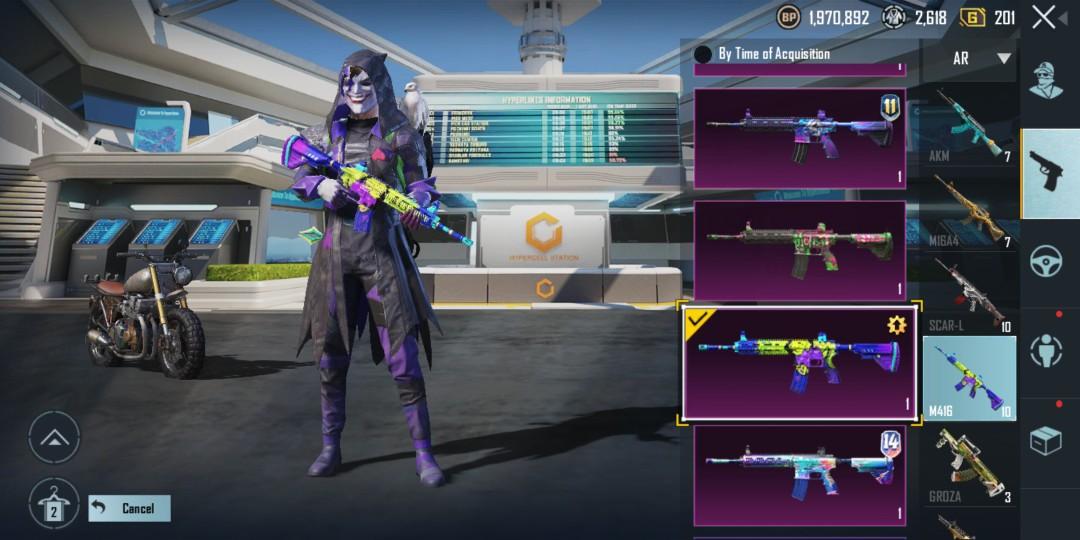Pick the M416 weapon entry

click(x=968, y=379)
